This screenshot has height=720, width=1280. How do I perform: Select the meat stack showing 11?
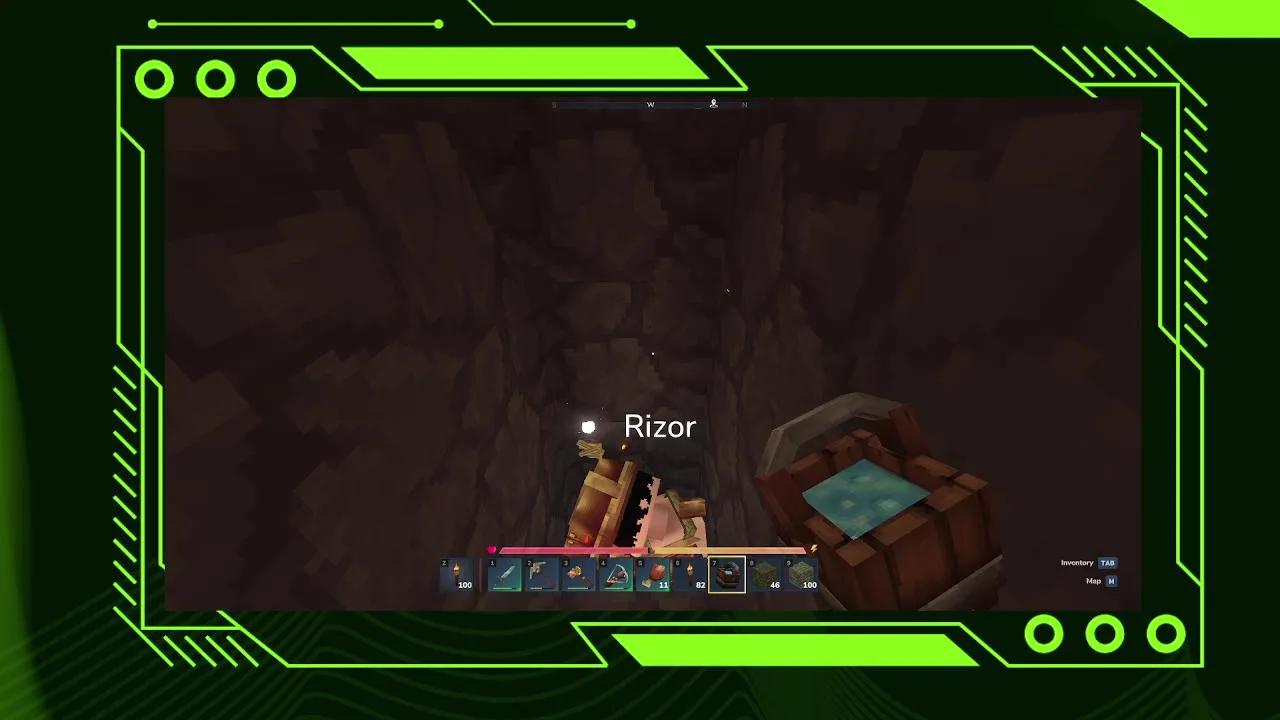point(653,574)
